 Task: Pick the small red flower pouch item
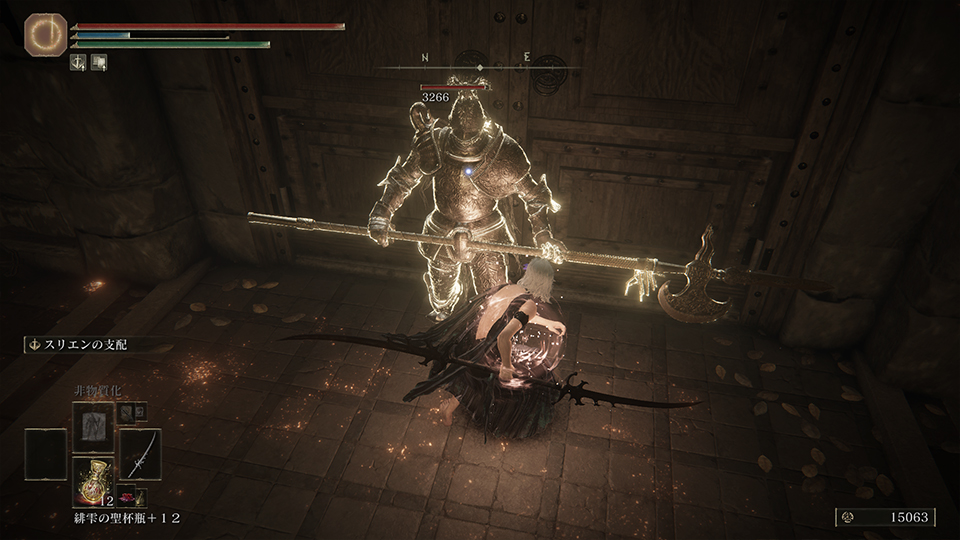coord(128,496)
